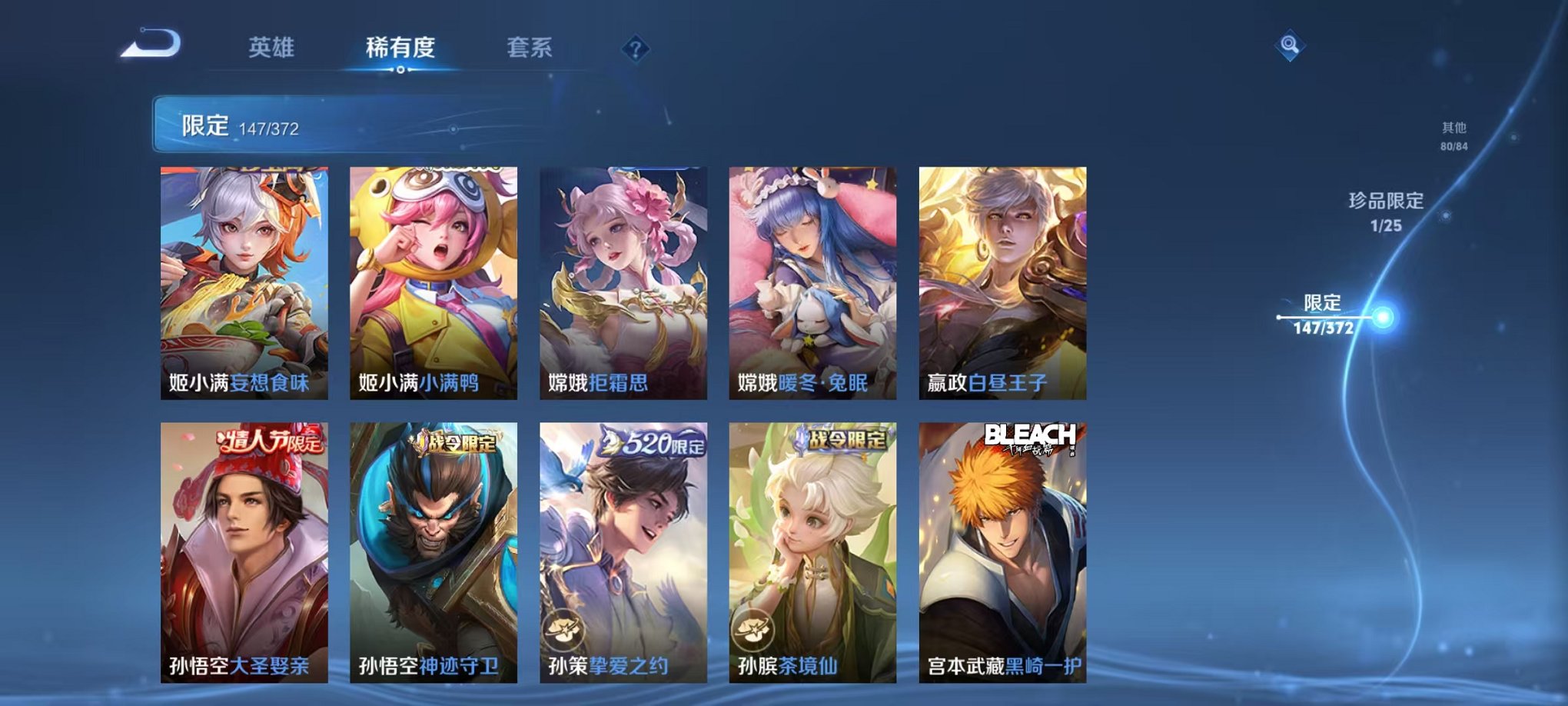Click the question mark help icon beside the tabs

click(635, 49)
